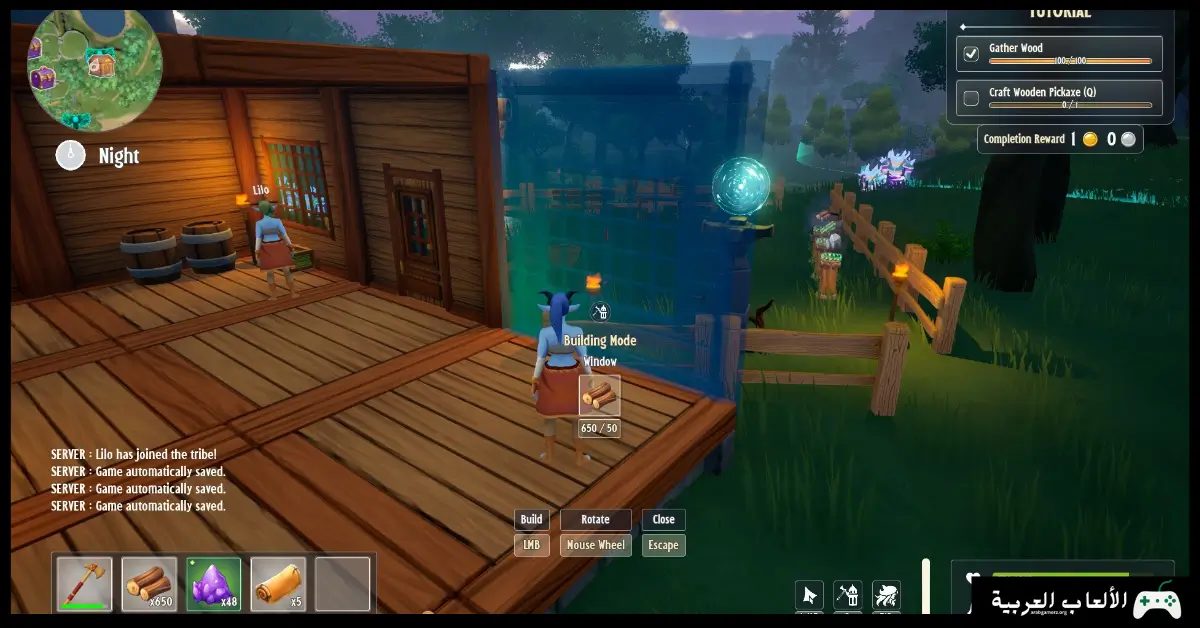Choose the purple crystal hotbar slot
1200x628 pixels.
coord(213,584)
